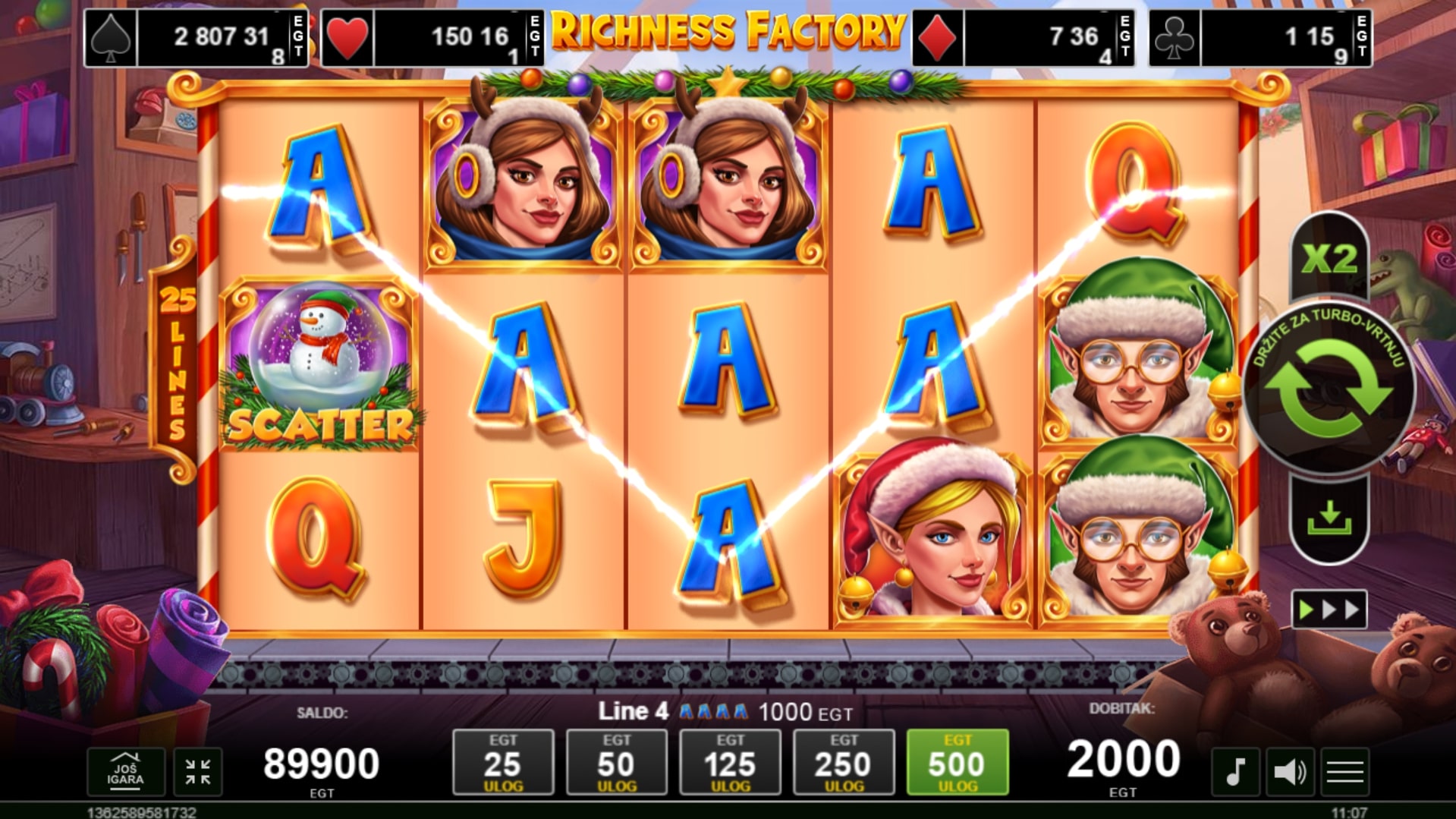Select the green 500 EGT bet
1456x819 pixels.
[958, 762]
